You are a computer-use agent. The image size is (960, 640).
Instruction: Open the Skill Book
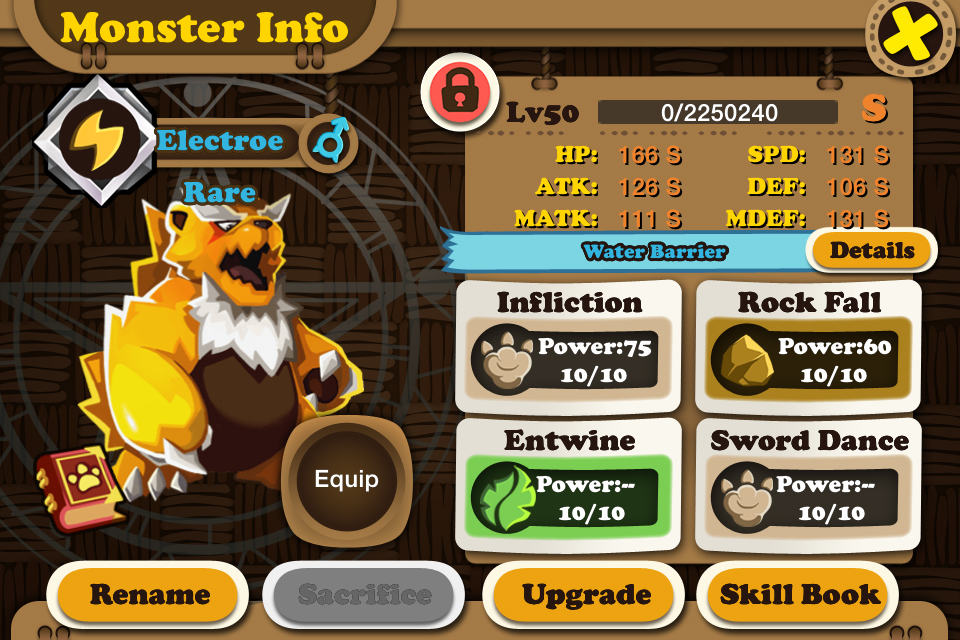point(800,595)
